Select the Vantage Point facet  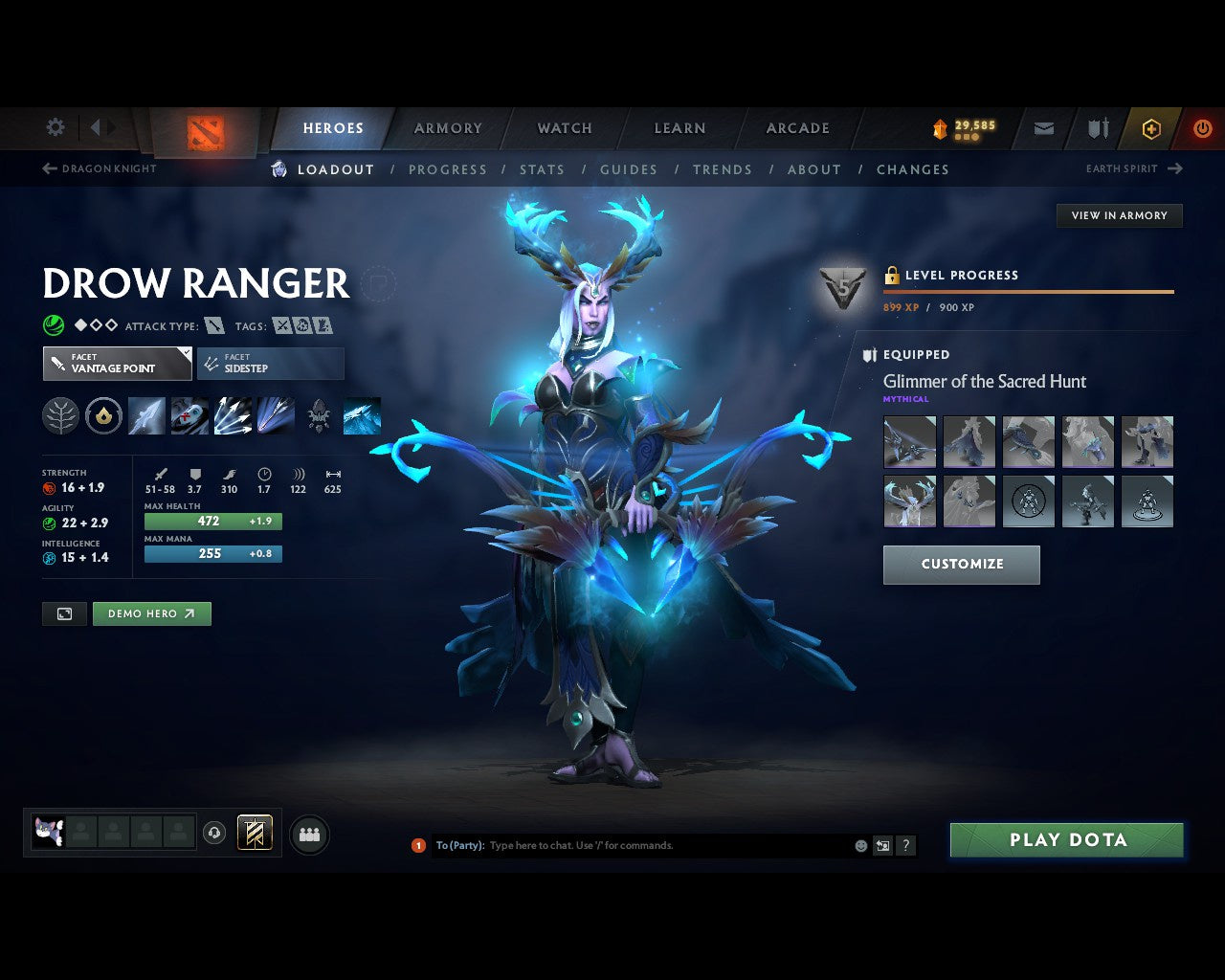pyautogui.click(x=117, y=364)
